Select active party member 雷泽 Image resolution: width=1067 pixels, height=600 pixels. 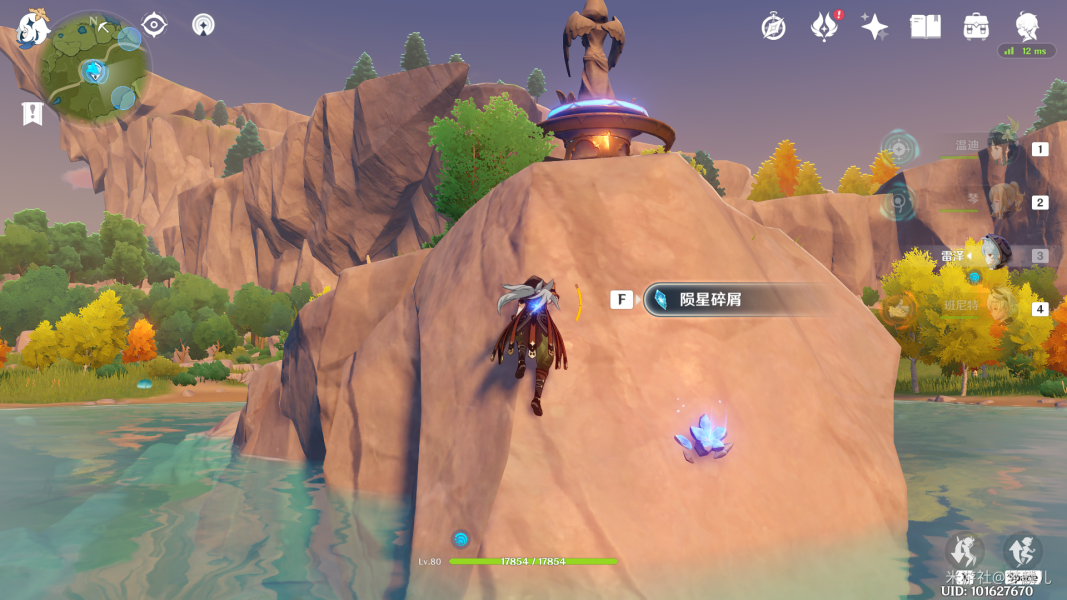click(x=995, y=255)
